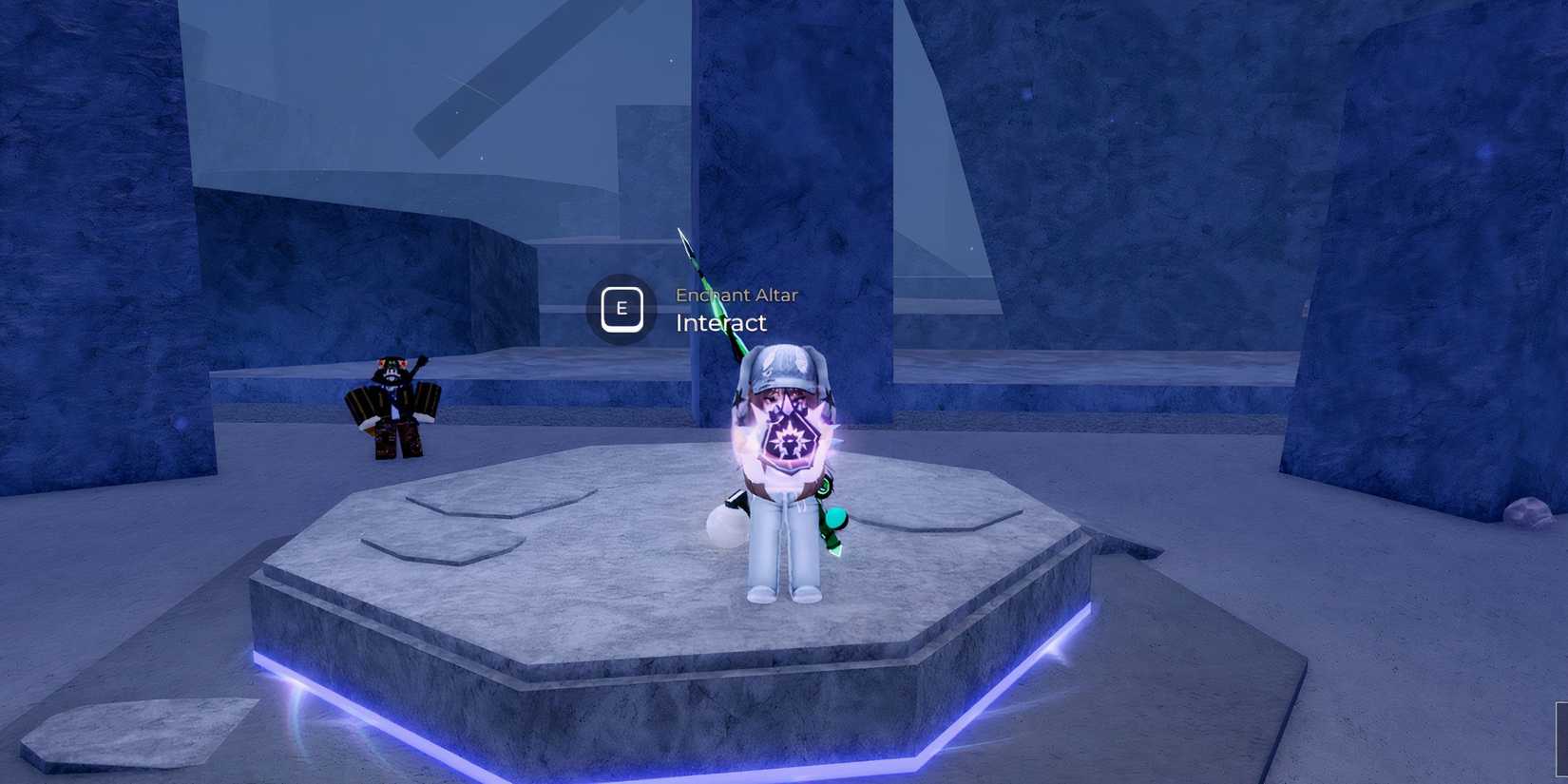The width and height of the screenshot is (1568, 784).
Task: Activate the Enchant Altar interaction
Action: click(x=622, y=309)
